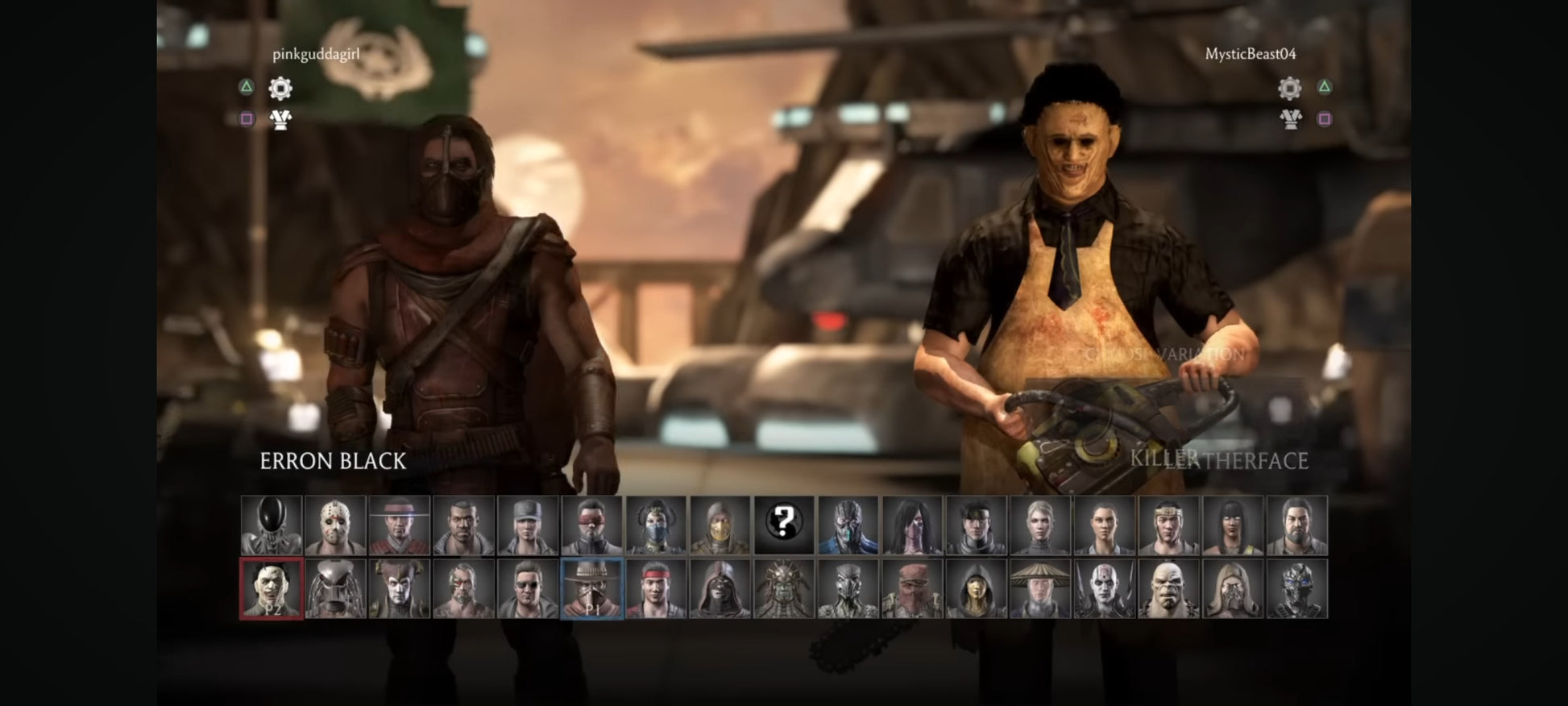Select the Erron Black tile marked P1
The width and height of the screenshot is (1568, 706).
coord(592,589)
